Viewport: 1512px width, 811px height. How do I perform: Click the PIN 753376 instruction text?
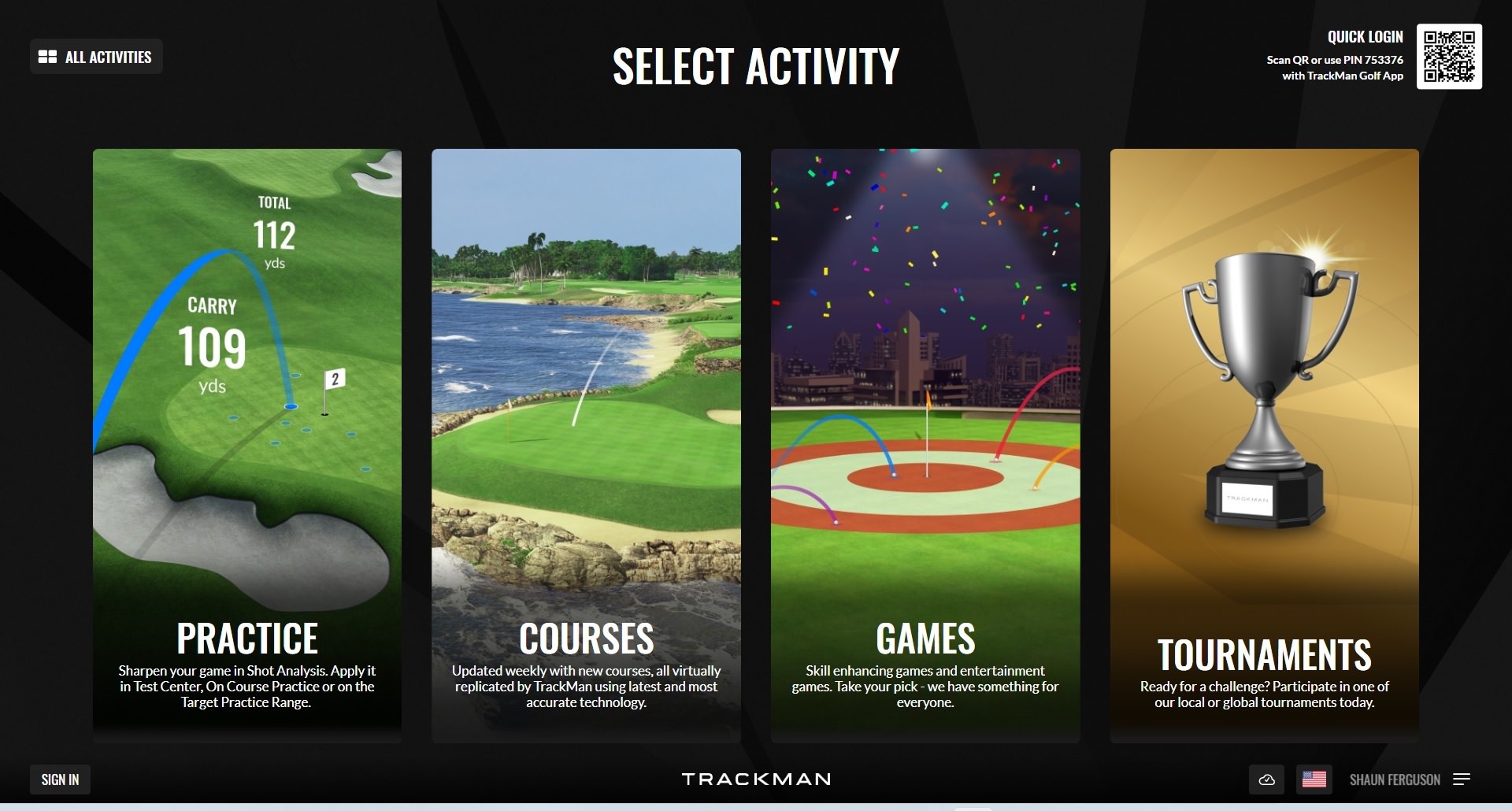pyautogui.click(x=1335, y=59)
